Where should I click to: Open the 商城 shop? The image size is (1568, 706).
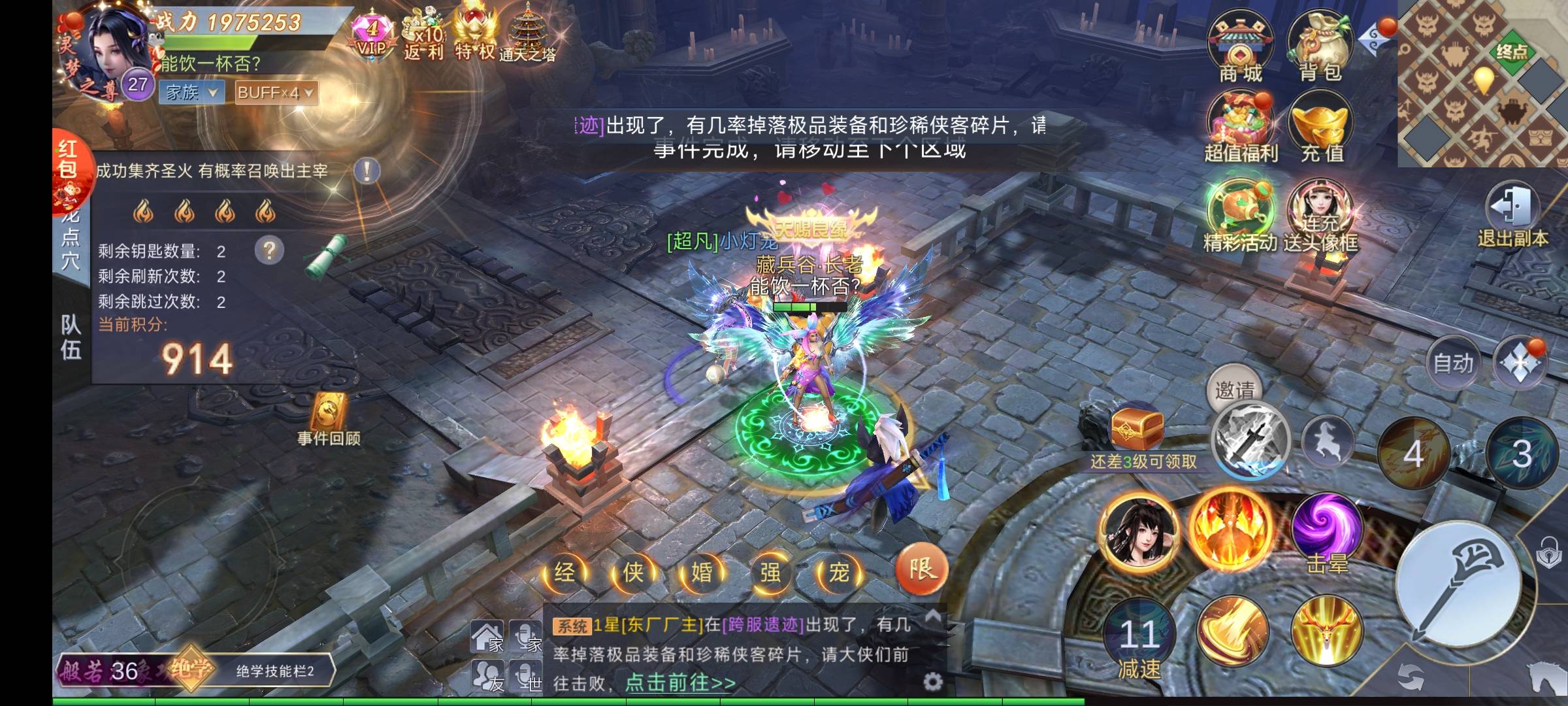click(1239, 46)
